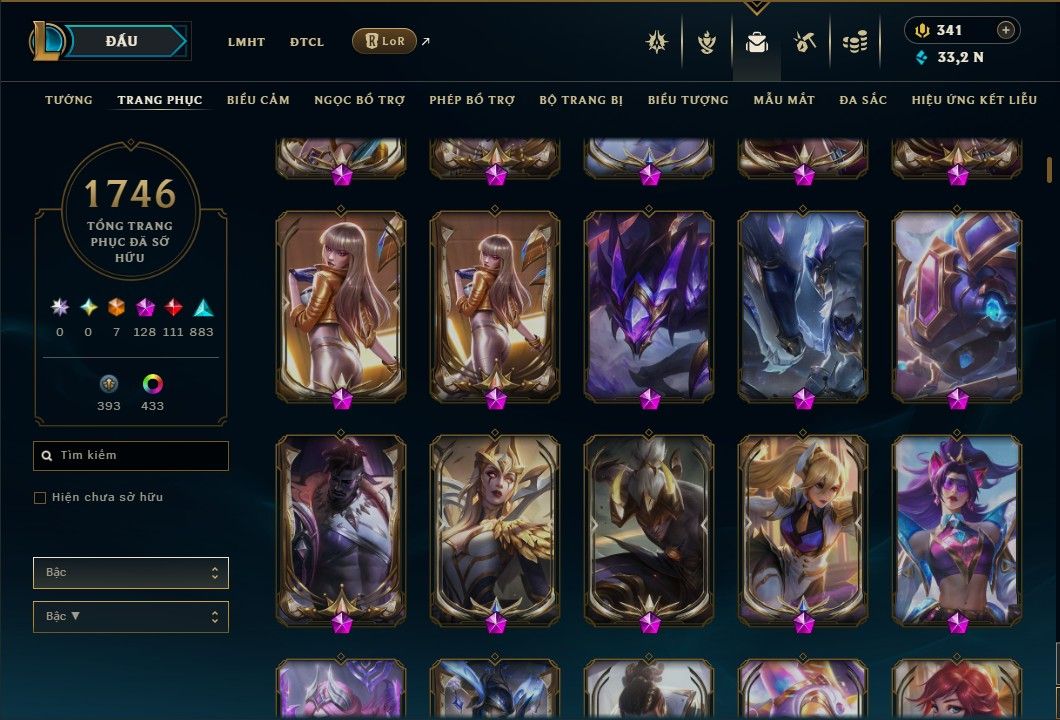Open the BỘ TRANG BỊ tab
This screenshot has width=1060, height=720.
581,100
